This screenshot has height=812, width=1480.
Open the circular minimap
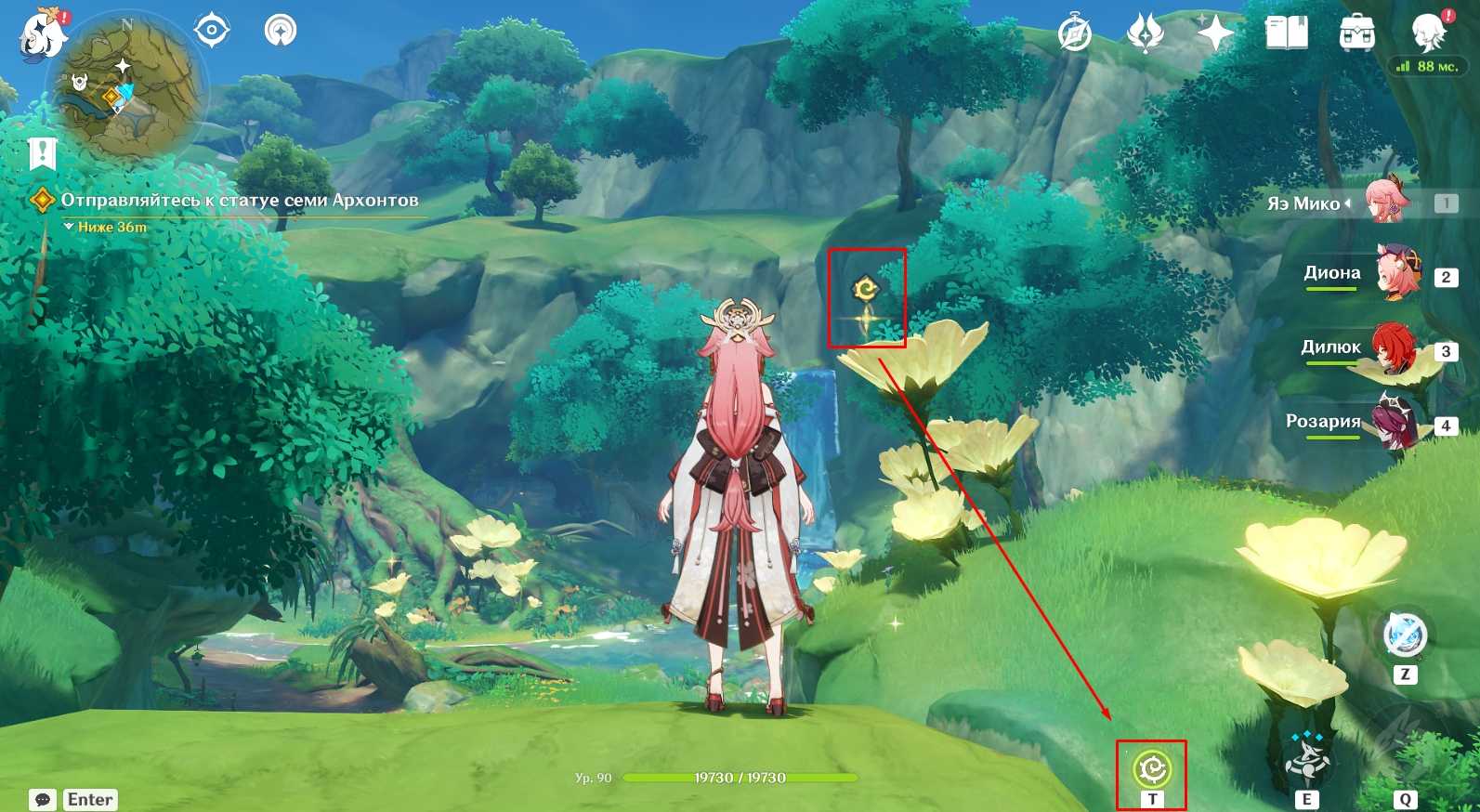click(125, 90)
